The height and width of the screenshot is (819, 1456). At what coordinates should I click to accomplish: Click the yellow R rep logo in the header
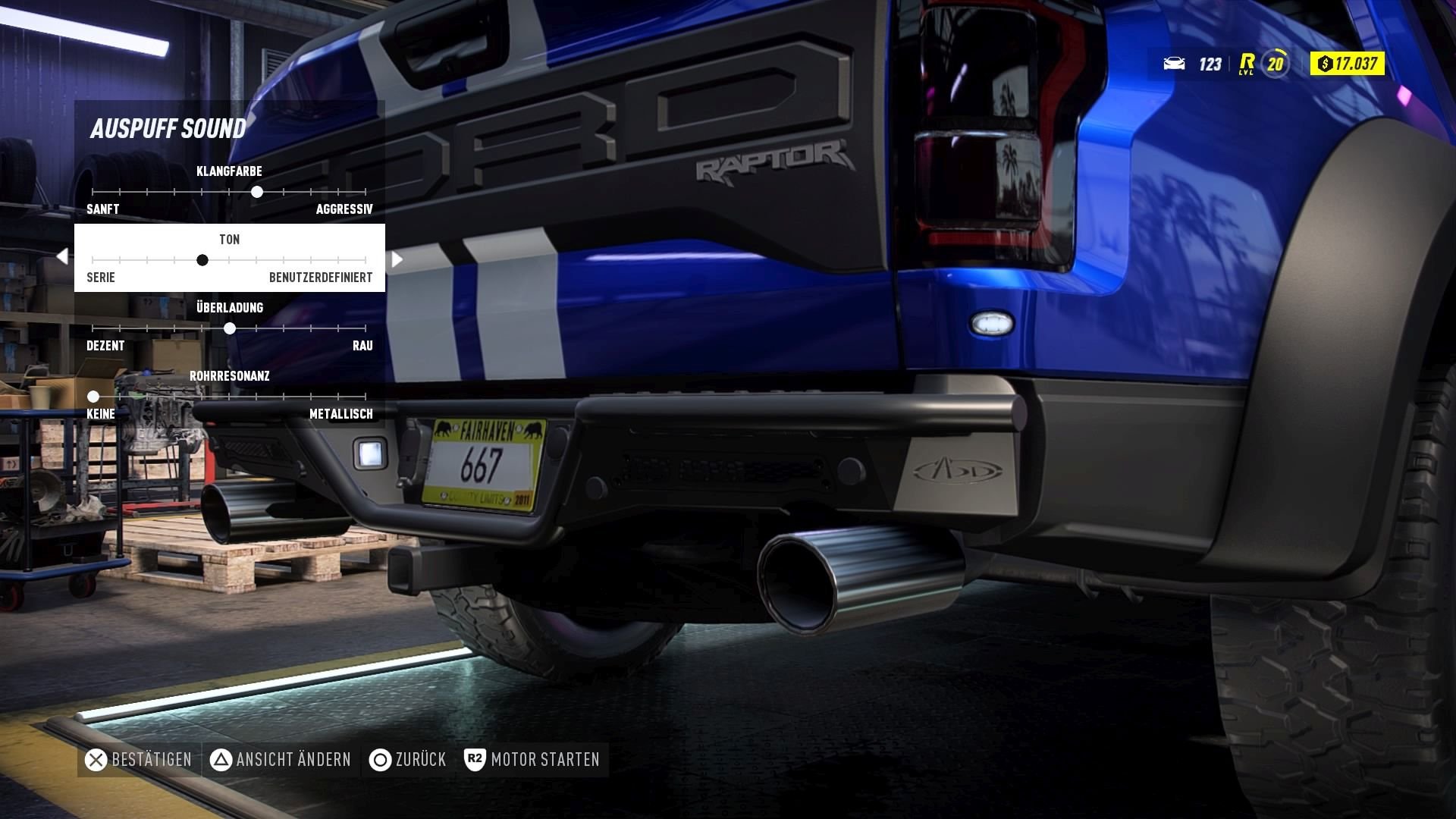coord(1246,64)
